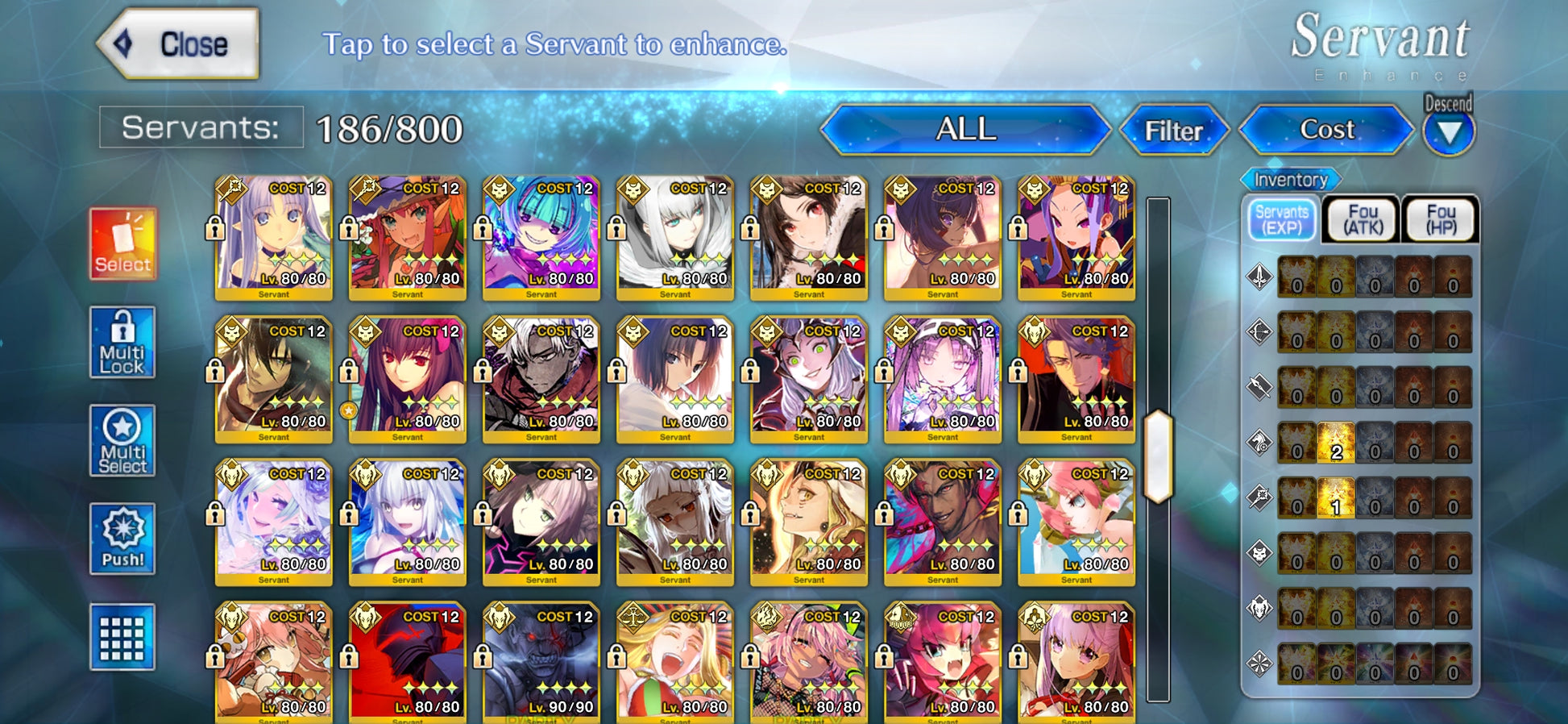Image resolution: width=1568 pixels, height=724 pixels.
Task: Change the Cost sort order
Action: [1326, 130]
